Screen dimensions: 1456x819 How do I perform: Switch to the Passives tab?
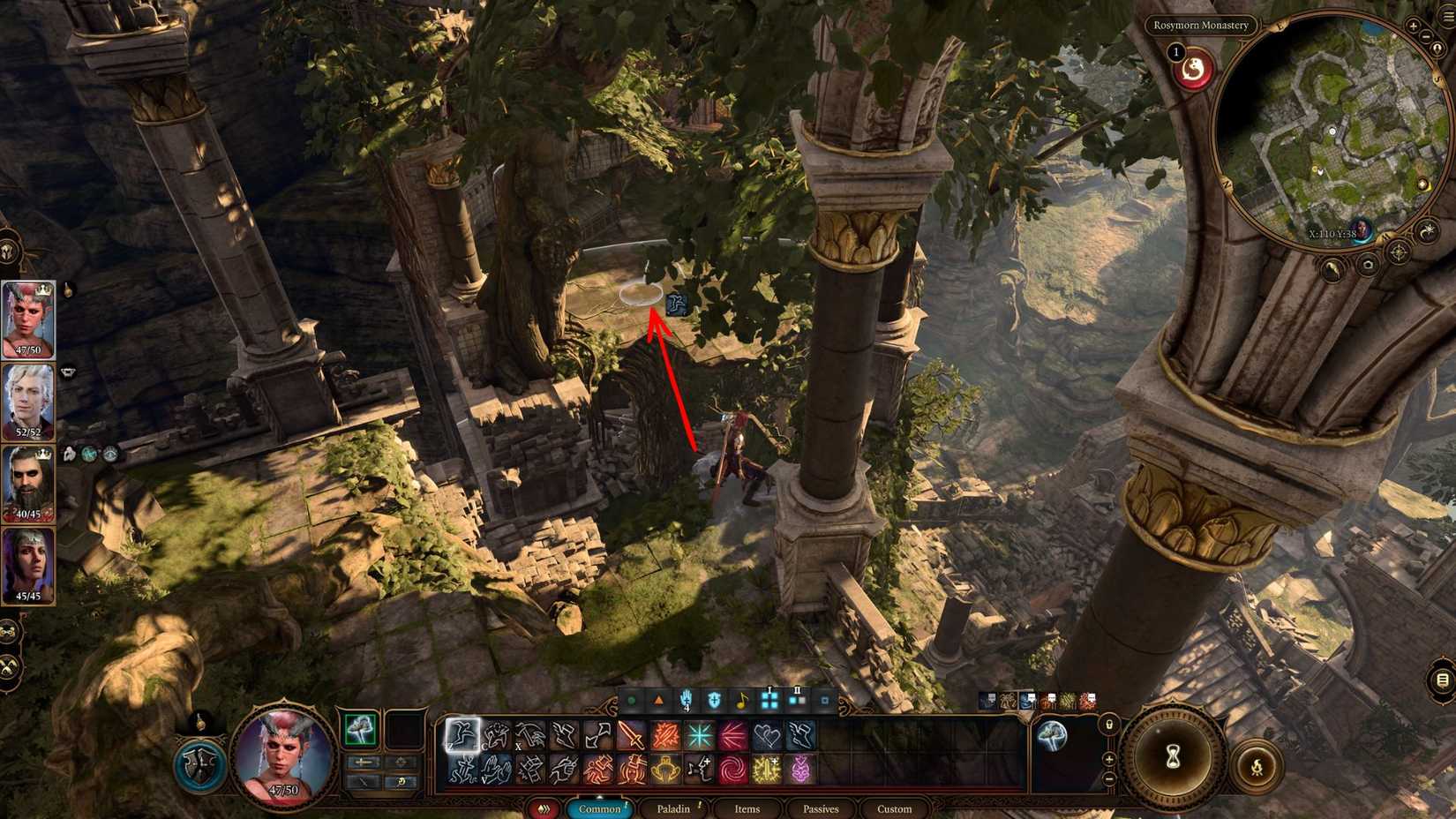[820, 808]
